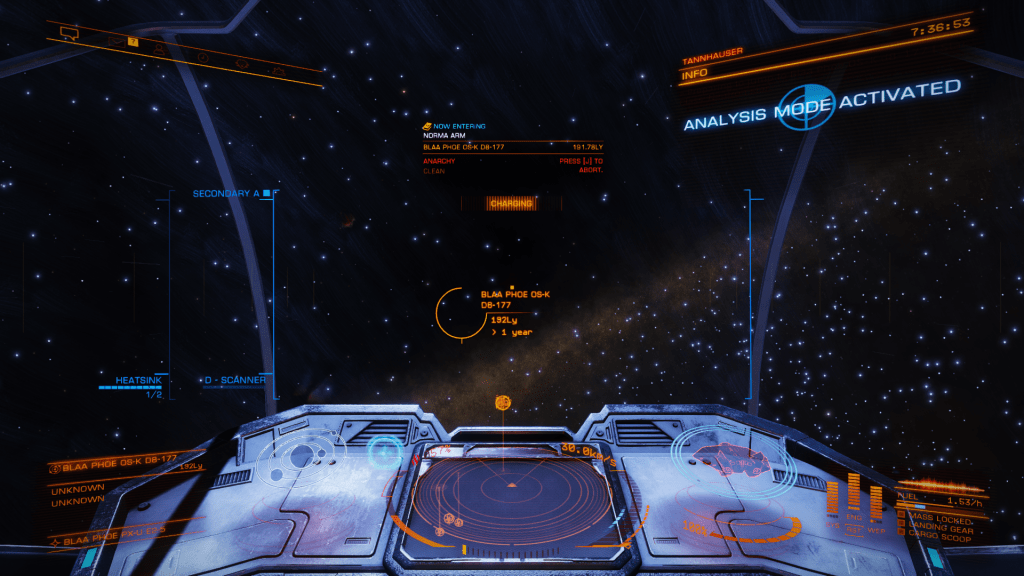The height and width of the screenshot is (576, 1024).
Task: Click the central radar scanner display
Action: click(x=511, y=497)
